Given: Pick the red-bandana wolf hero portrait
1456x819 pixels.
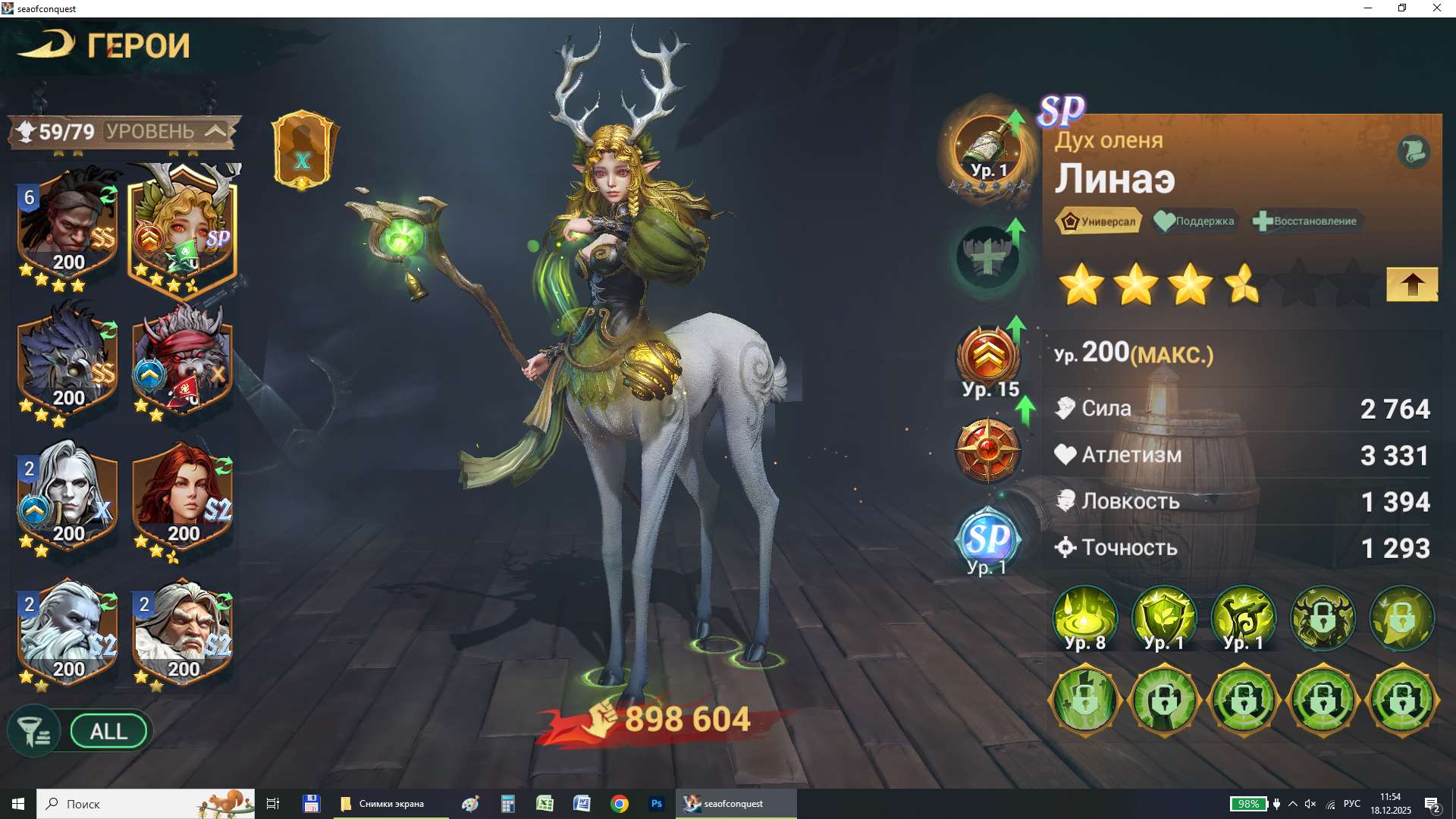Looking at the screenshot, I should 183,361.
